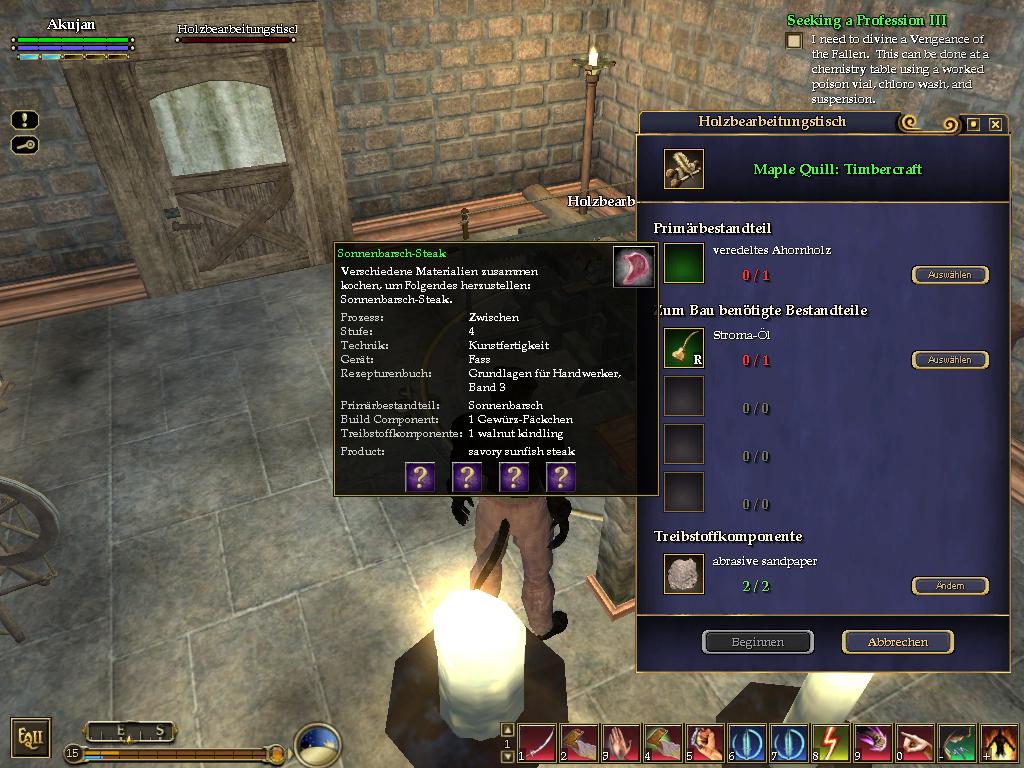Click Abbrechen to cancel crafting

(897, 642)
